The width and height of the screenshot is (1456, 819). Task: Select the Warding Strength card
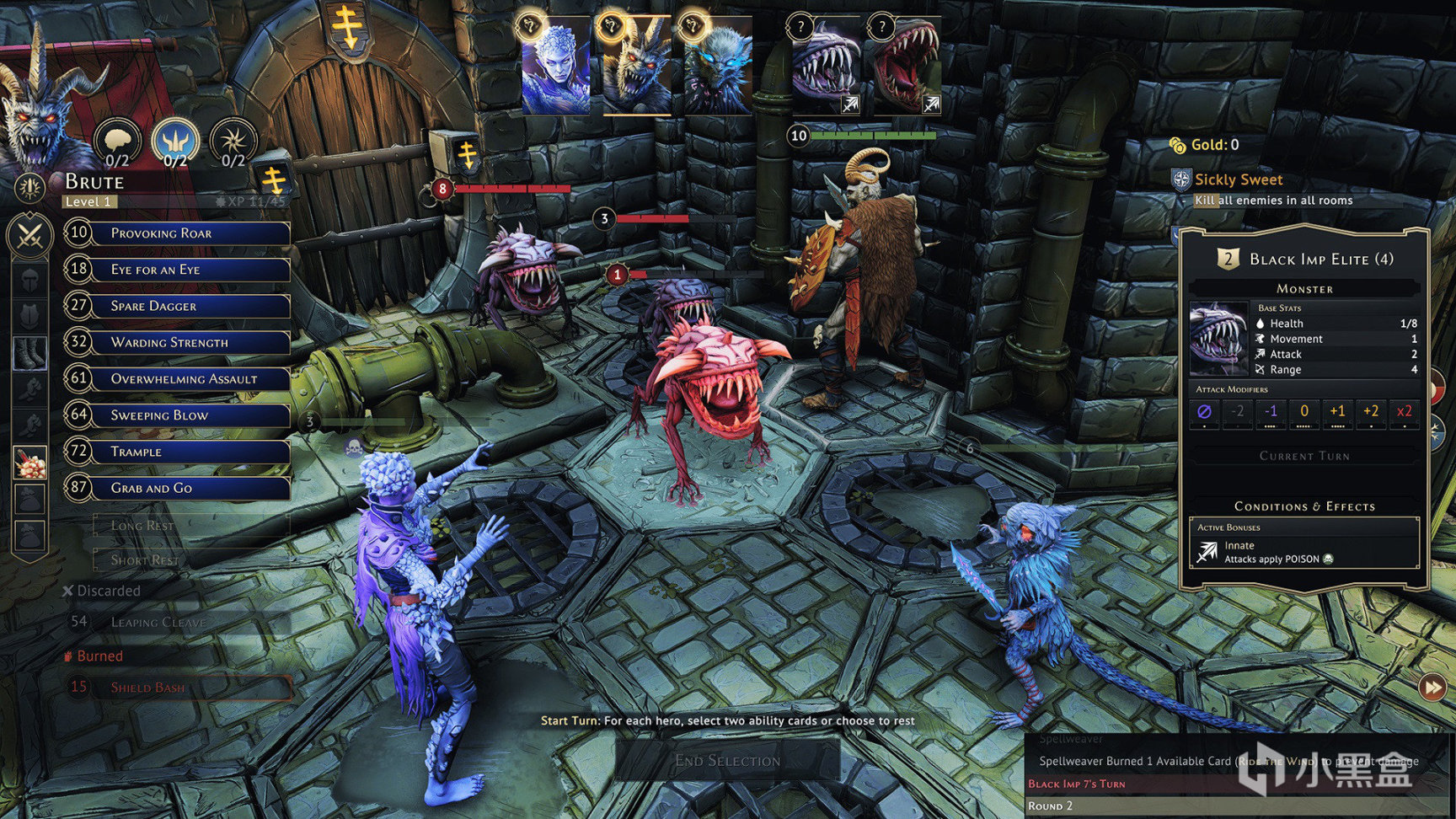click(x=190, y=342)
